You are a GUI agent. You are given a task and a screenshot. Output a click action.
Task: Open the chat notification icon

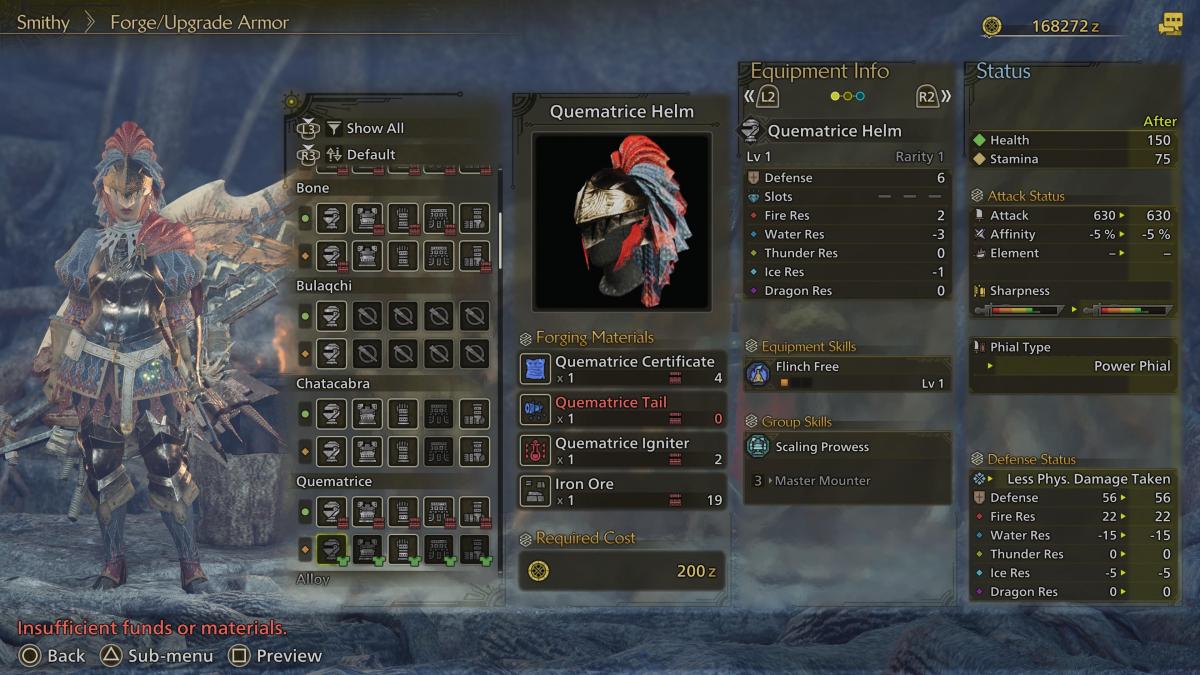(x=1169, y=26)
